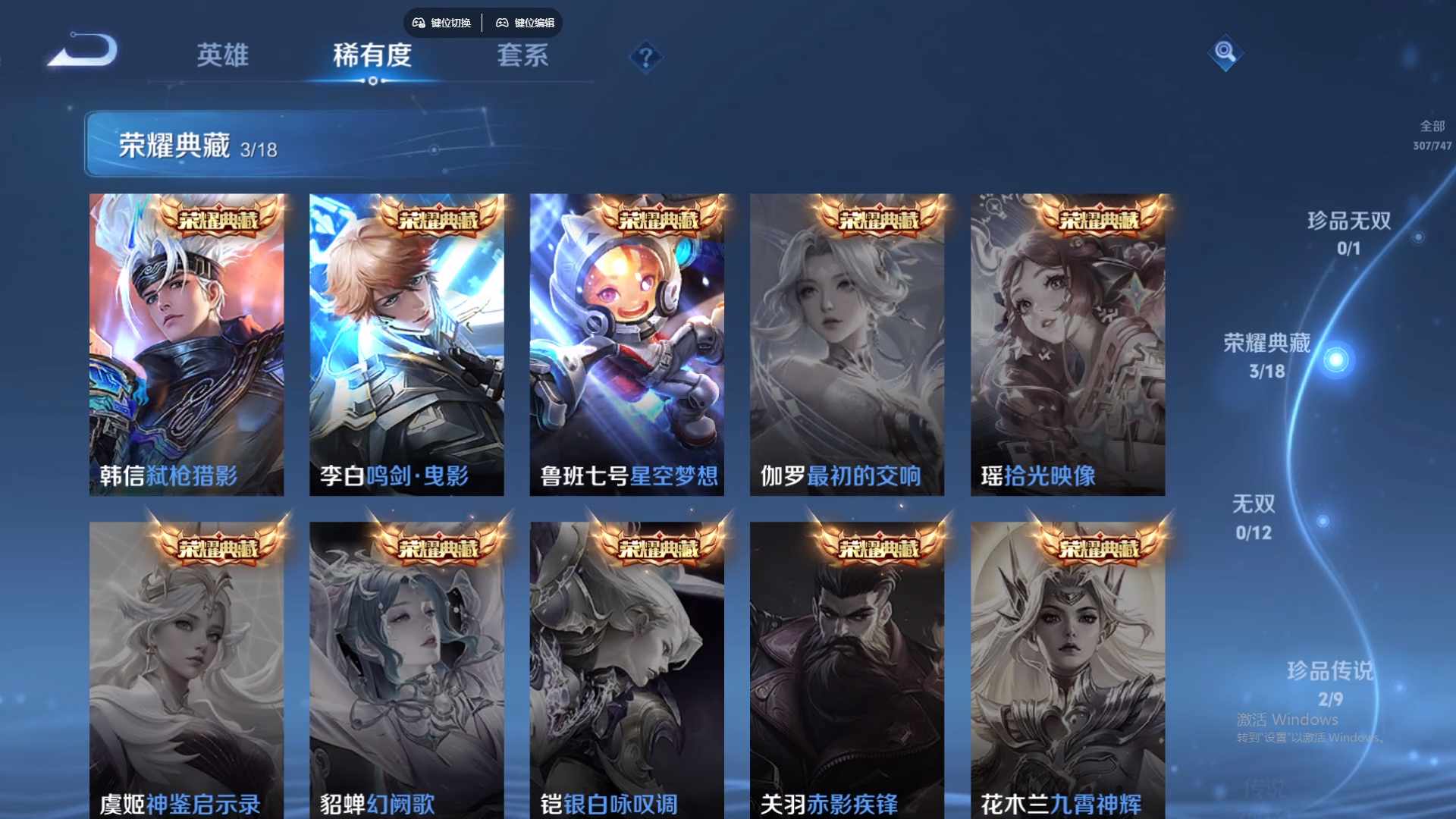Click the gamepad icon beside 键位编辑

(502, 23)
